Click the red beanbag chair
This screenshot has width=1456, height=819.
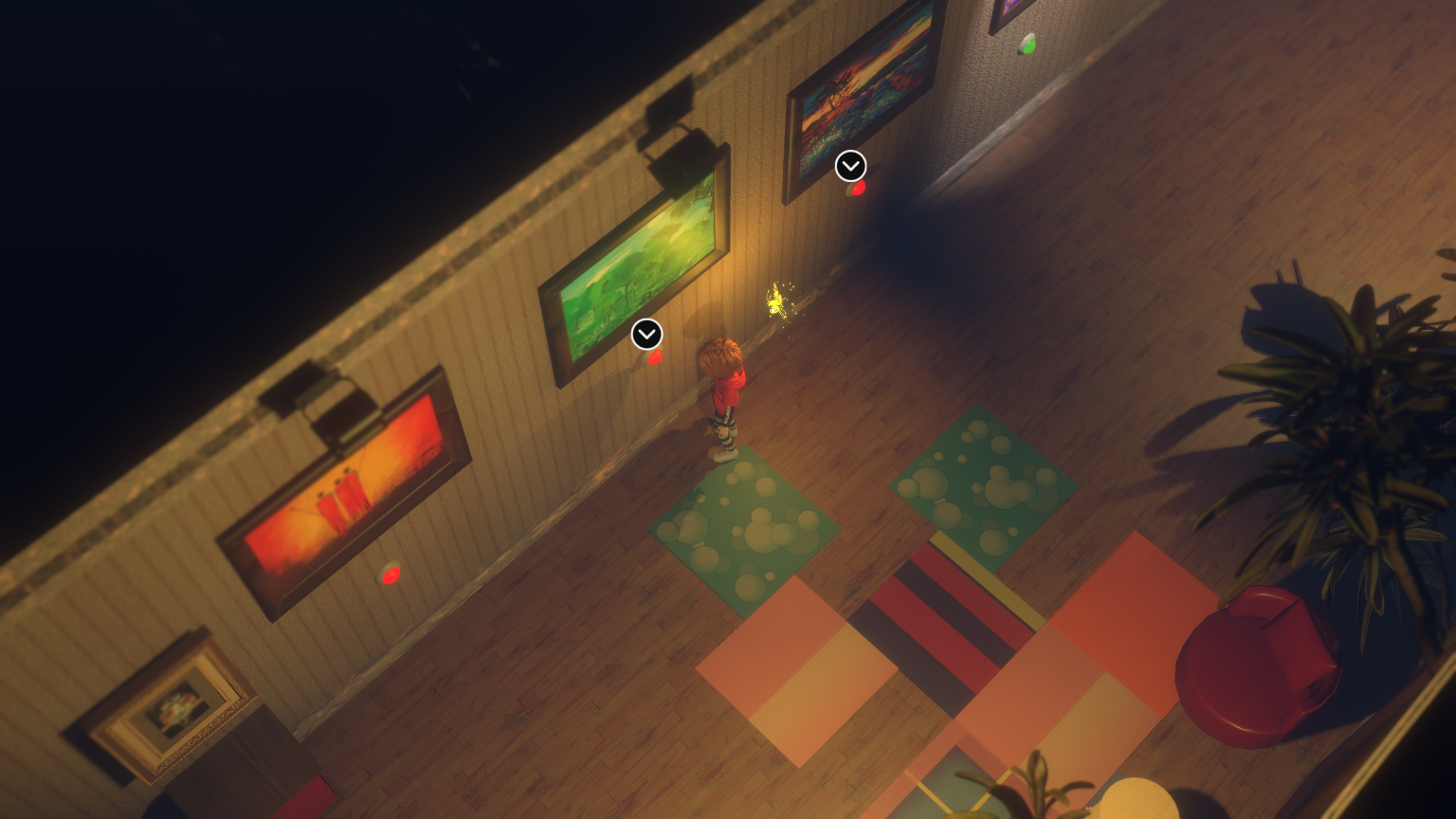[1261, 664]
